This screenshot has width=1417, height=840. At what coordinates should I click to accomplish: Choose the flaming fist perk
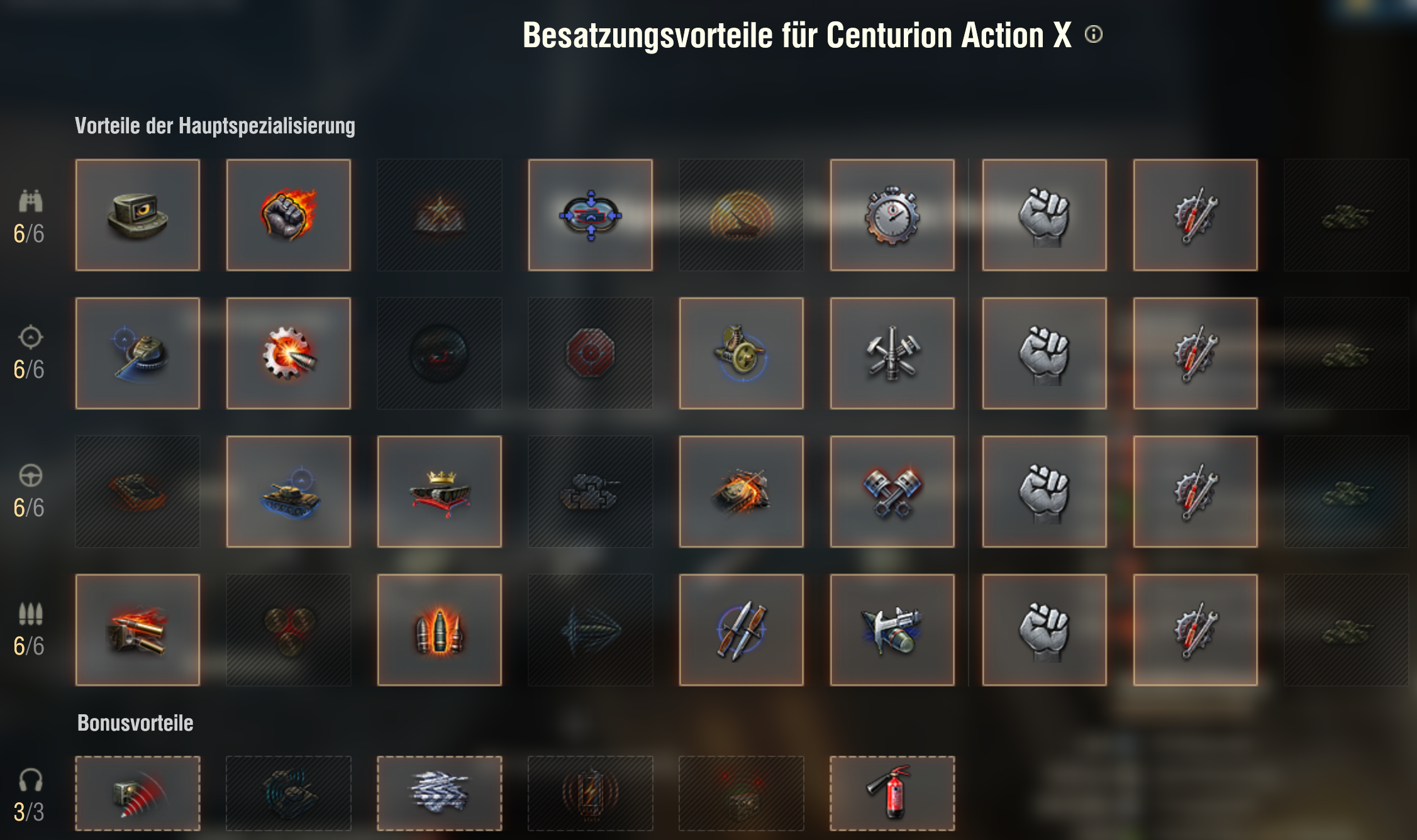289,215
